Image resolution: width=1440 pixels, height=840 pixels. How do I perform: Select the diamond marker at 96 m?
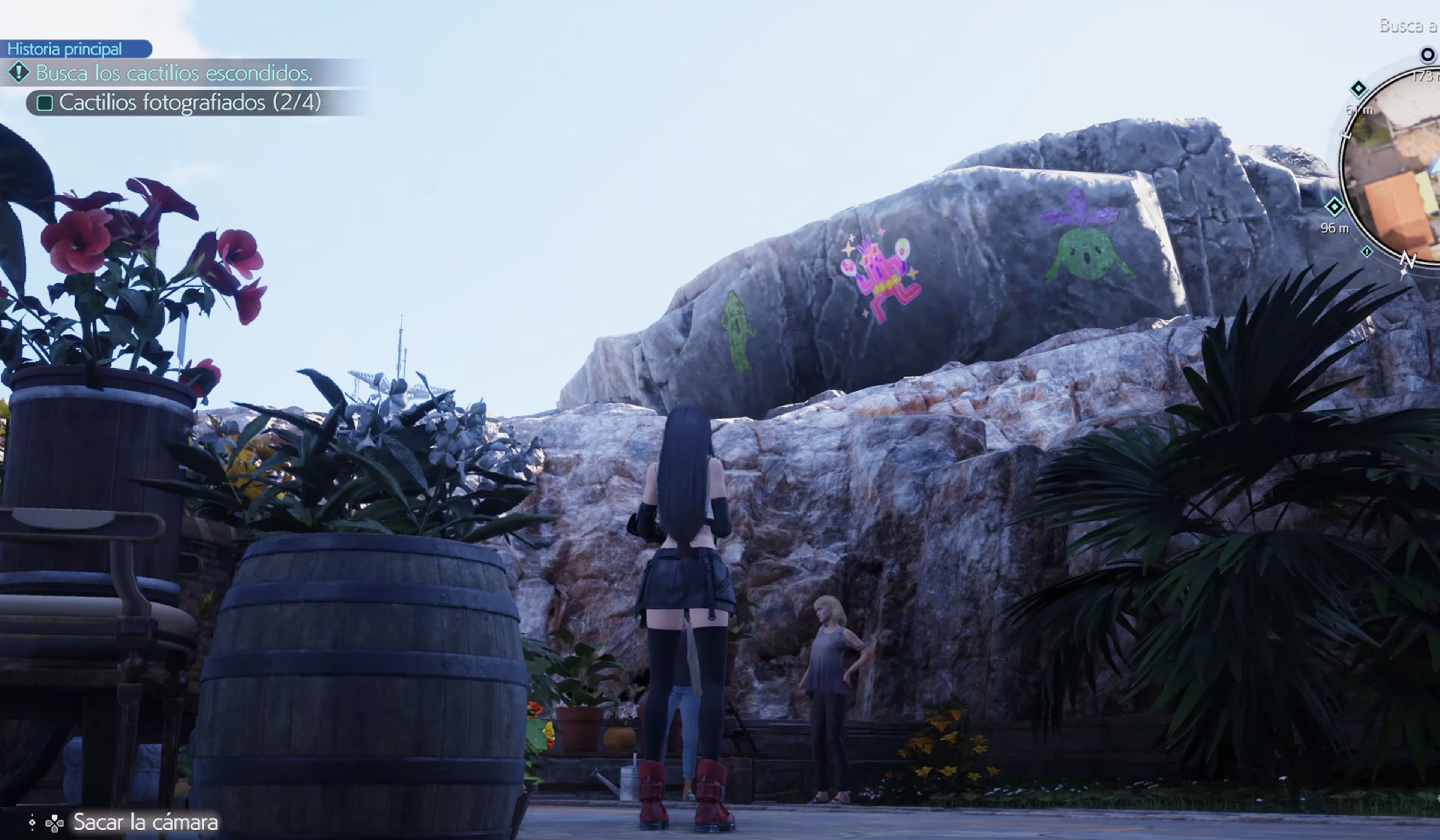[1334, 207]
